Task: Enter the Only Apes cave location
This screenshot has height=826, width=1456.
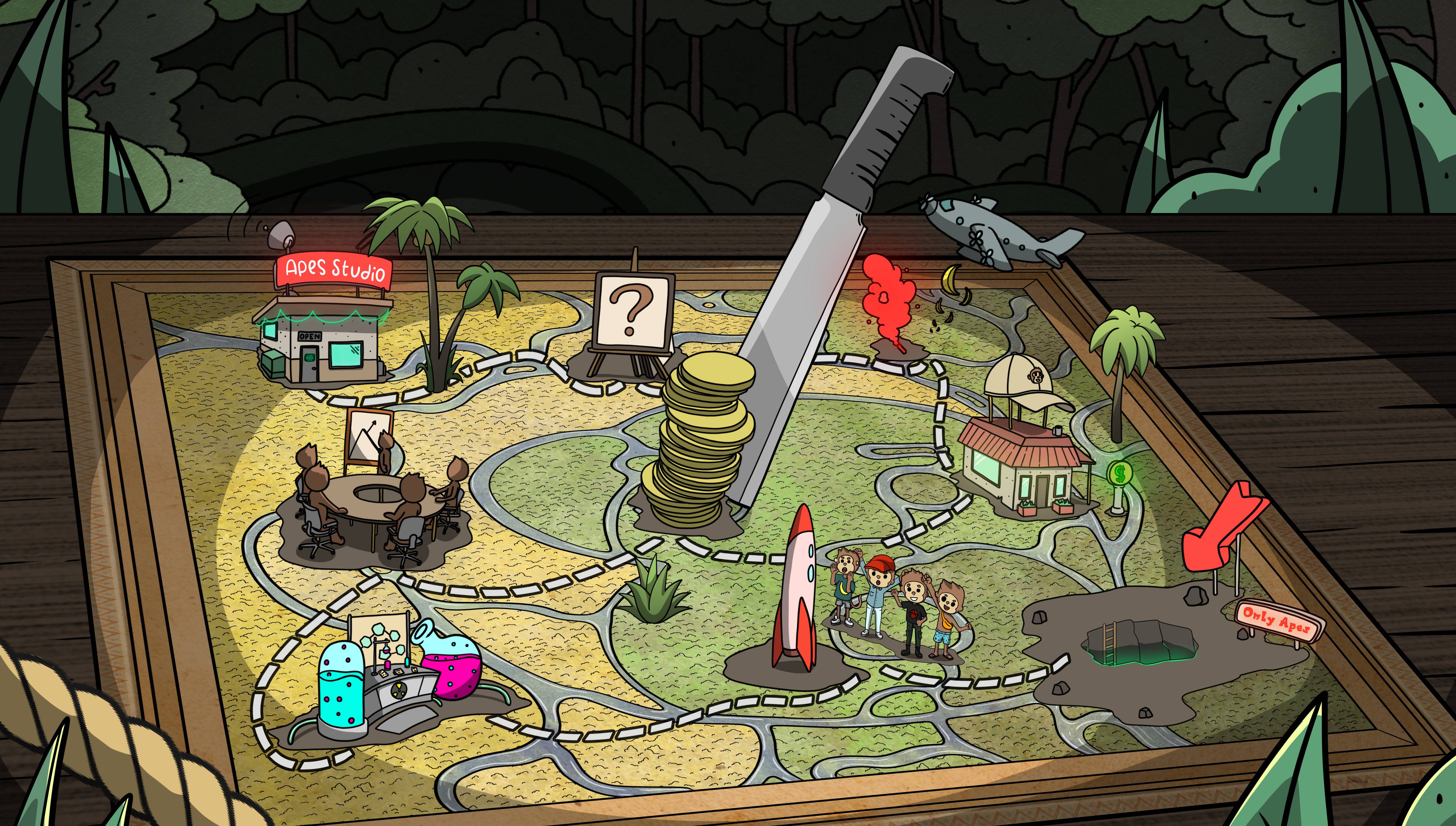Action: [1141, 644]
